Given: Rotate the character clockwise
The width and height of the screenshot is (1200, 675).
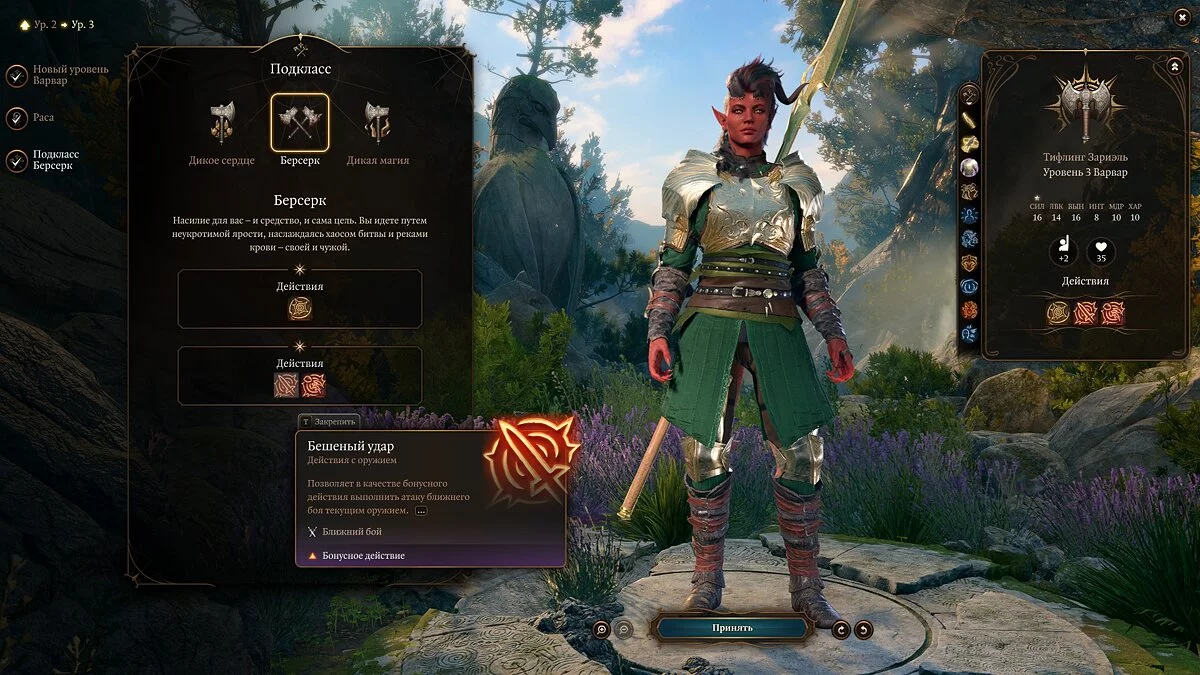Looking at the screenshot, I should pyautogui.click(x=841, y=629).
